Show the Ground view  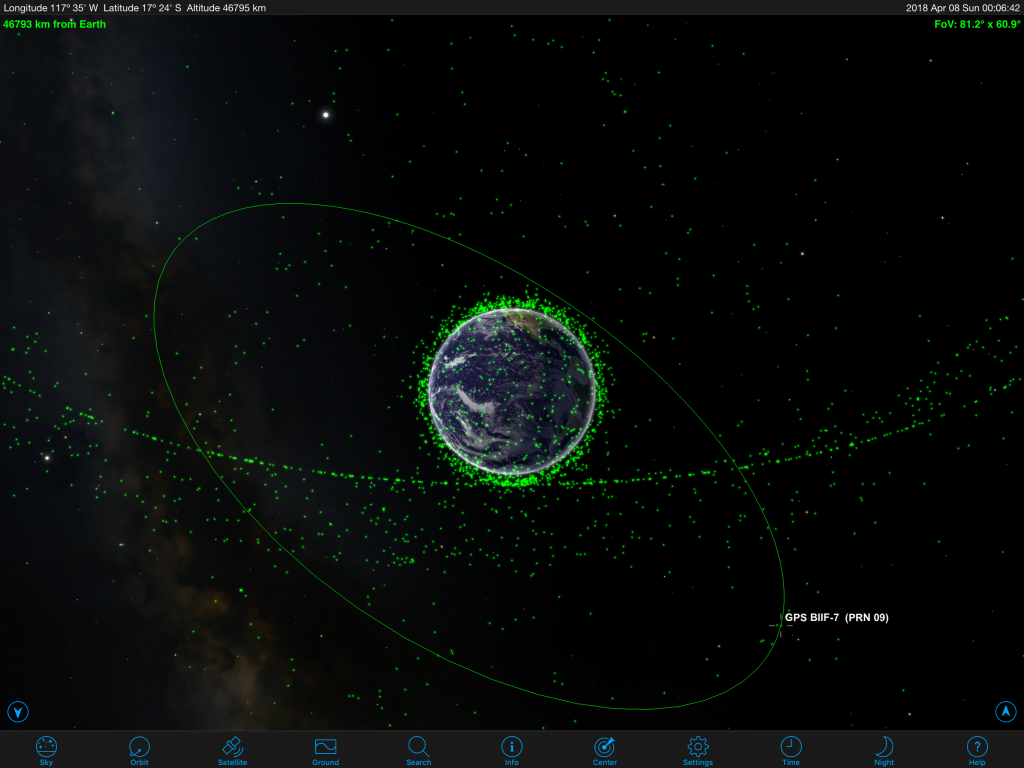[x=325, y=748]
